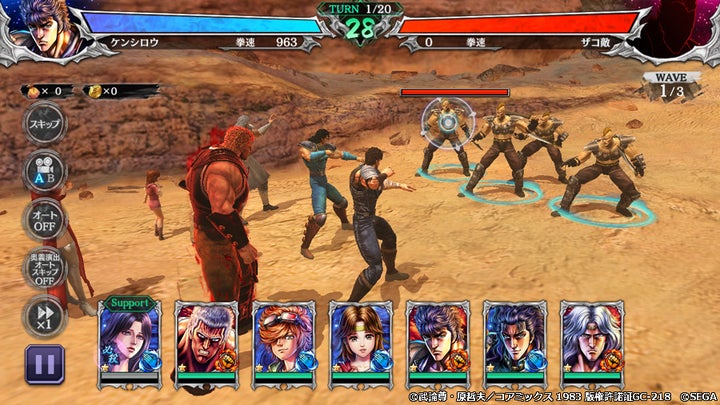Toggle the オート OFF auto-battle button

(44, 219)
